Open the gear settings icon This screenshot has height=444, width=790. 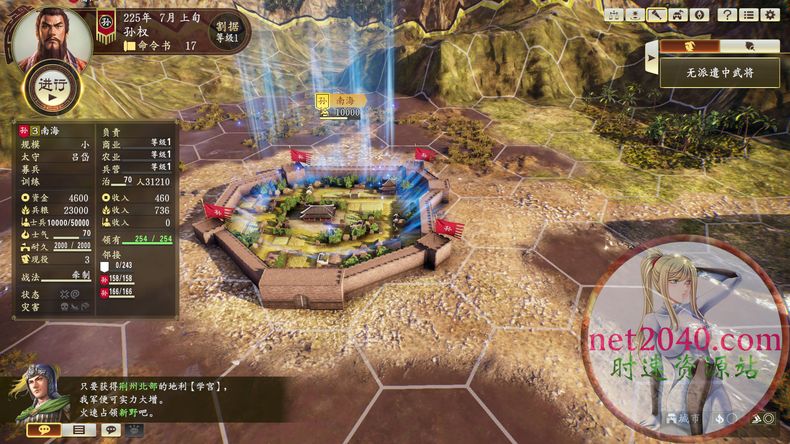coord(770,15)
